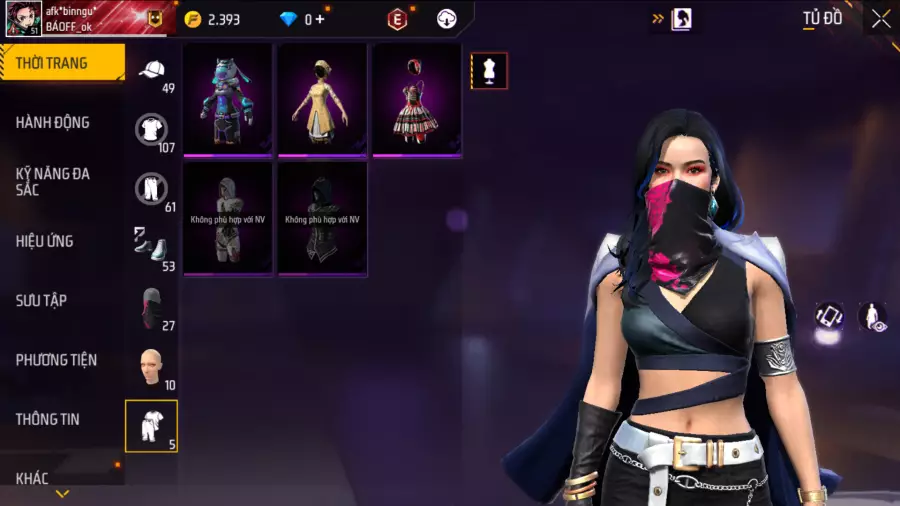900x506 pixels.
Task: Open the THÔNG TIN tab
Action: (x=47, y=419)
